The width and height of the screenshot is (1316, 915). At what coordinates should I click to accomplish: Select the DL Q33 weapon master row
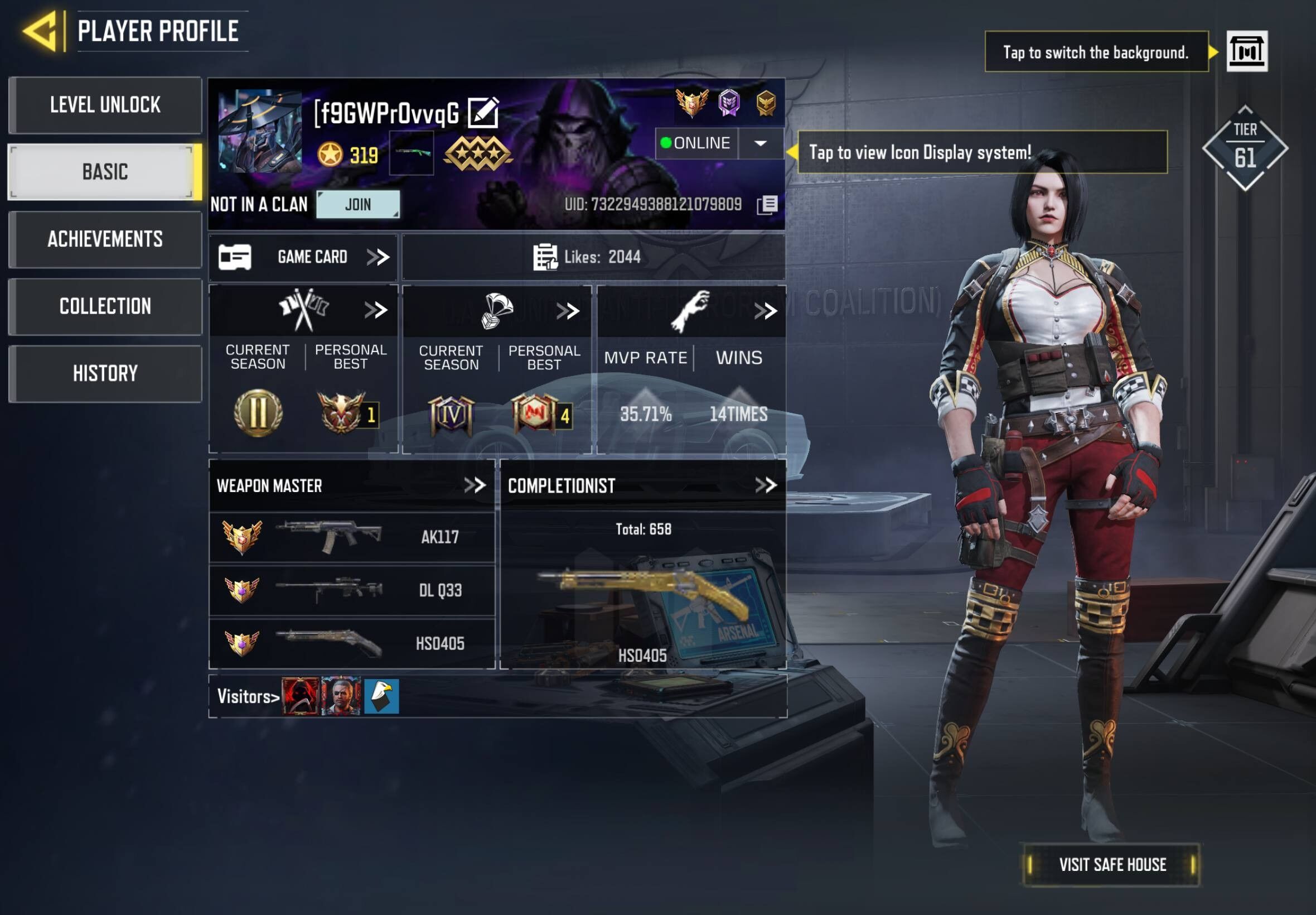click(x=352, y=590)
